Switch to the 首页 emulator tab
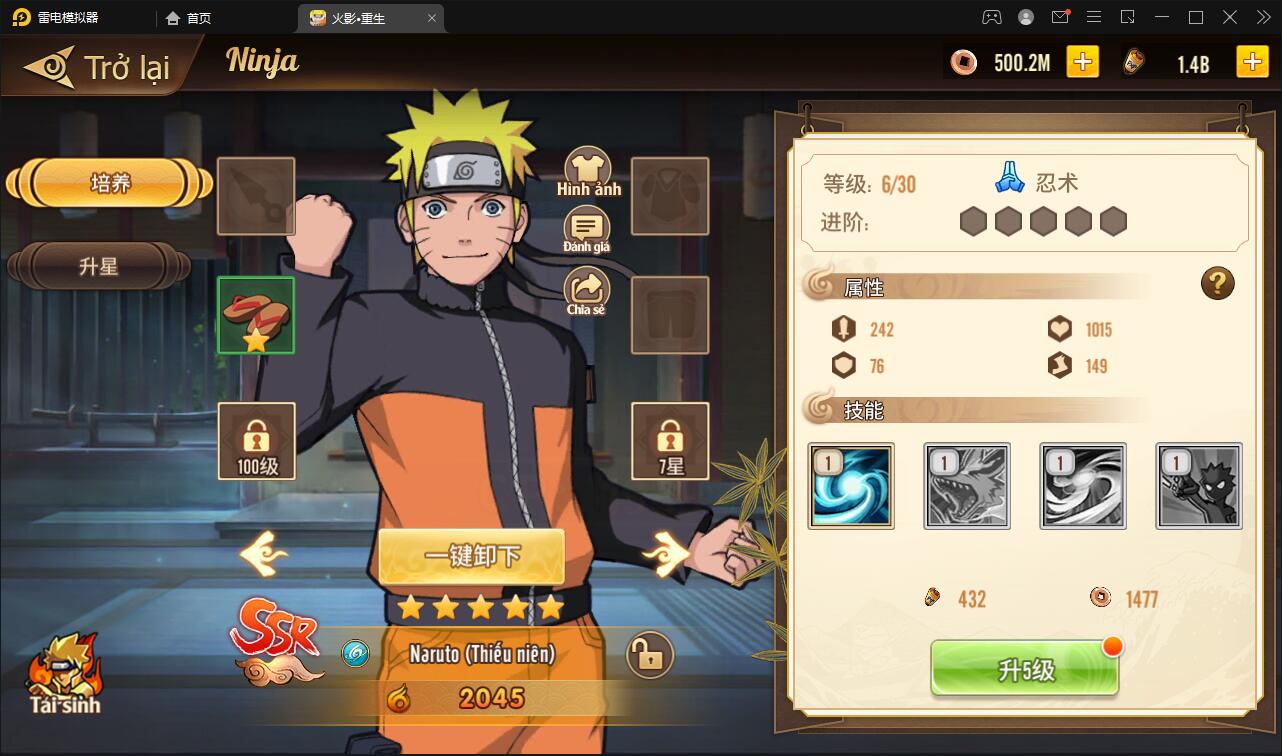 (189, 17)
